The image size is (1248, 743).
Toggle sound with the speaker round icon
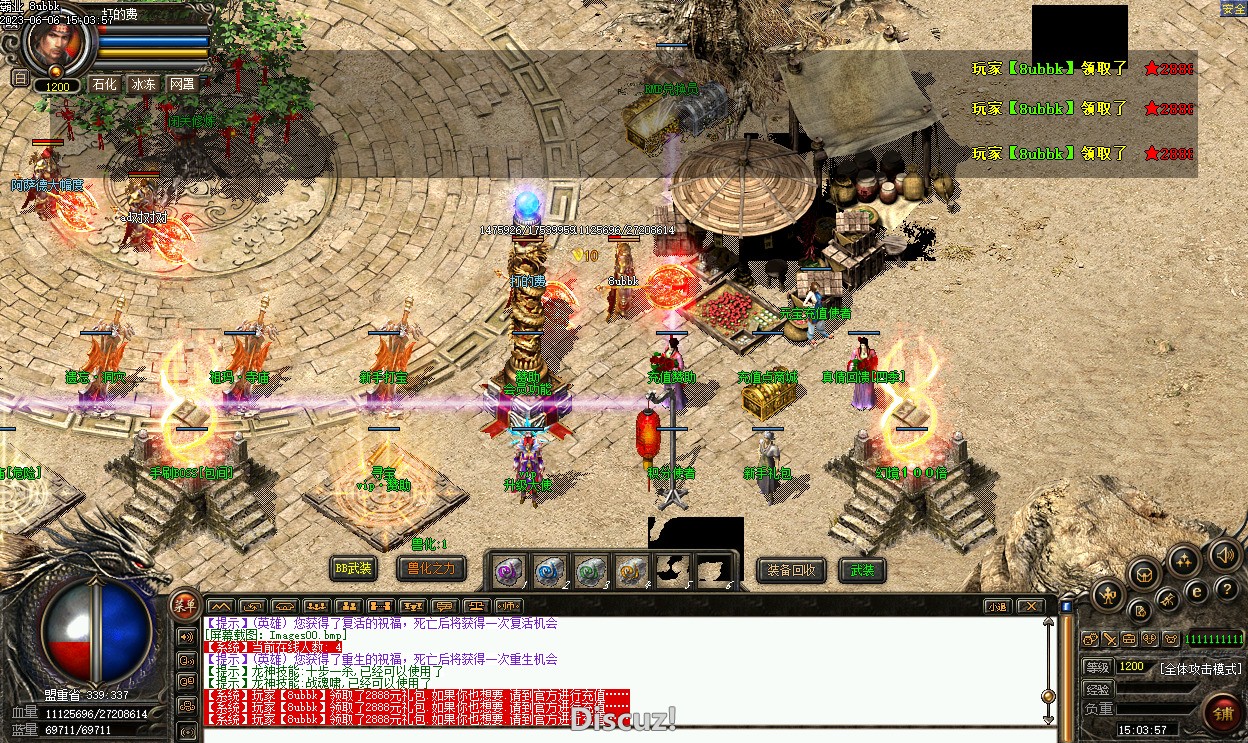1224,553
